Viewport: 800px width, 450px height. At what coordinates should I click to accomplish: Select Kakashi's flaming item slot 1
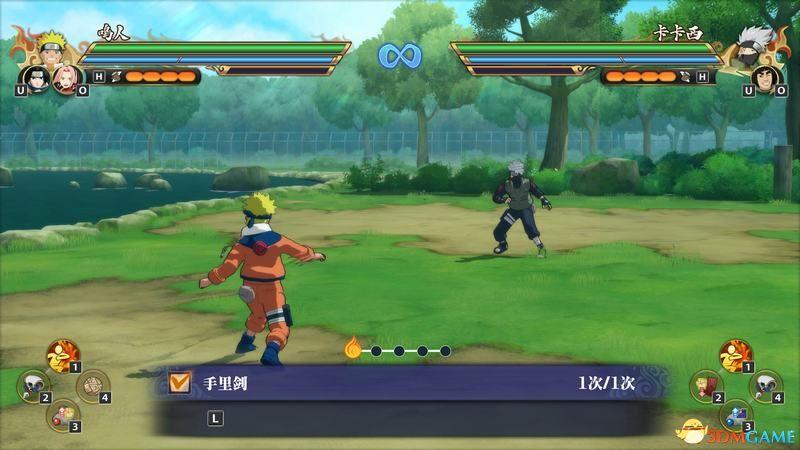pos(735,354)
